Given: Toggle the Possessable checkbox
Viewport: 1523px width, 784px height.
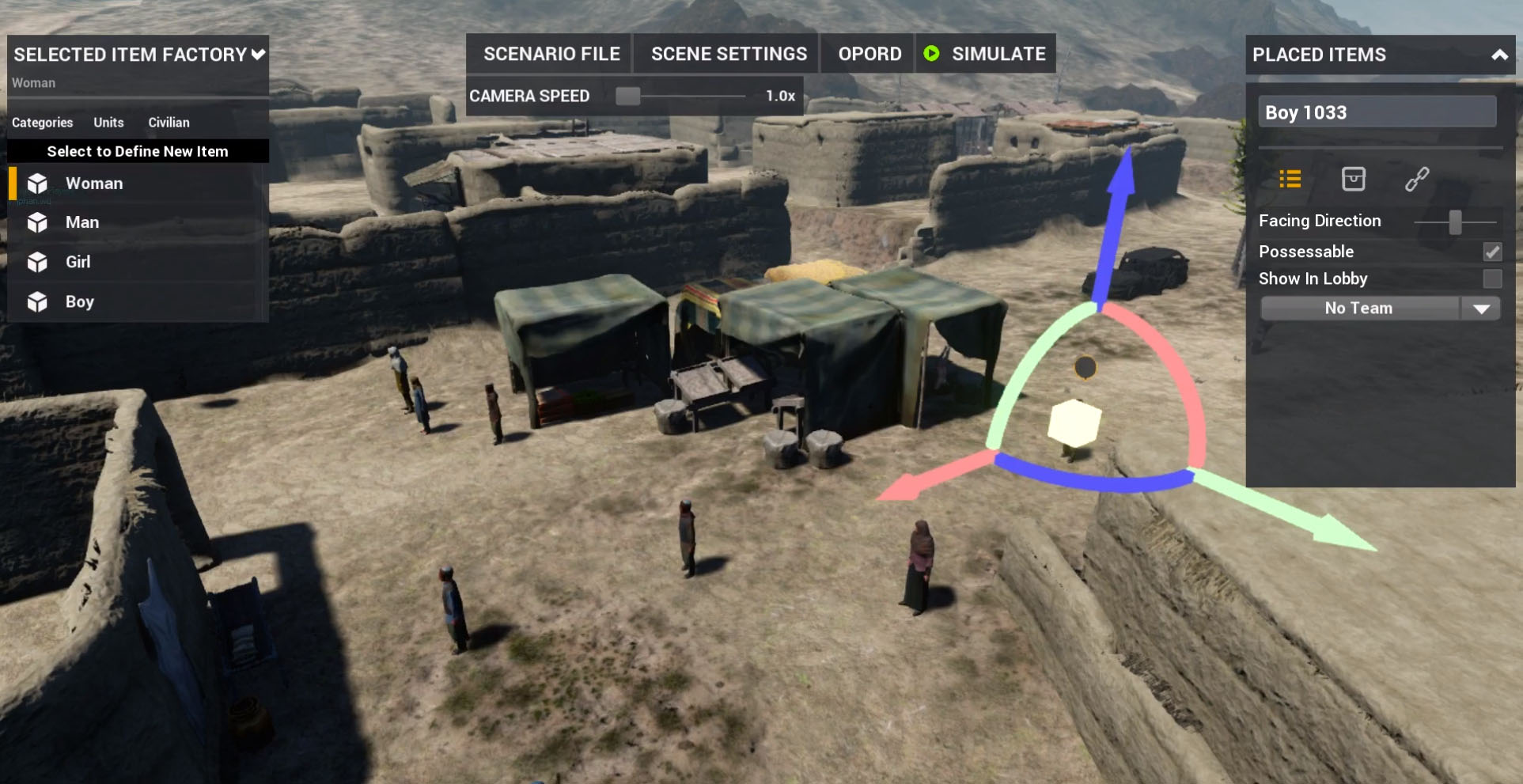Looking at the screenshot, I should pyautogui.click(x=1491, y=252).
